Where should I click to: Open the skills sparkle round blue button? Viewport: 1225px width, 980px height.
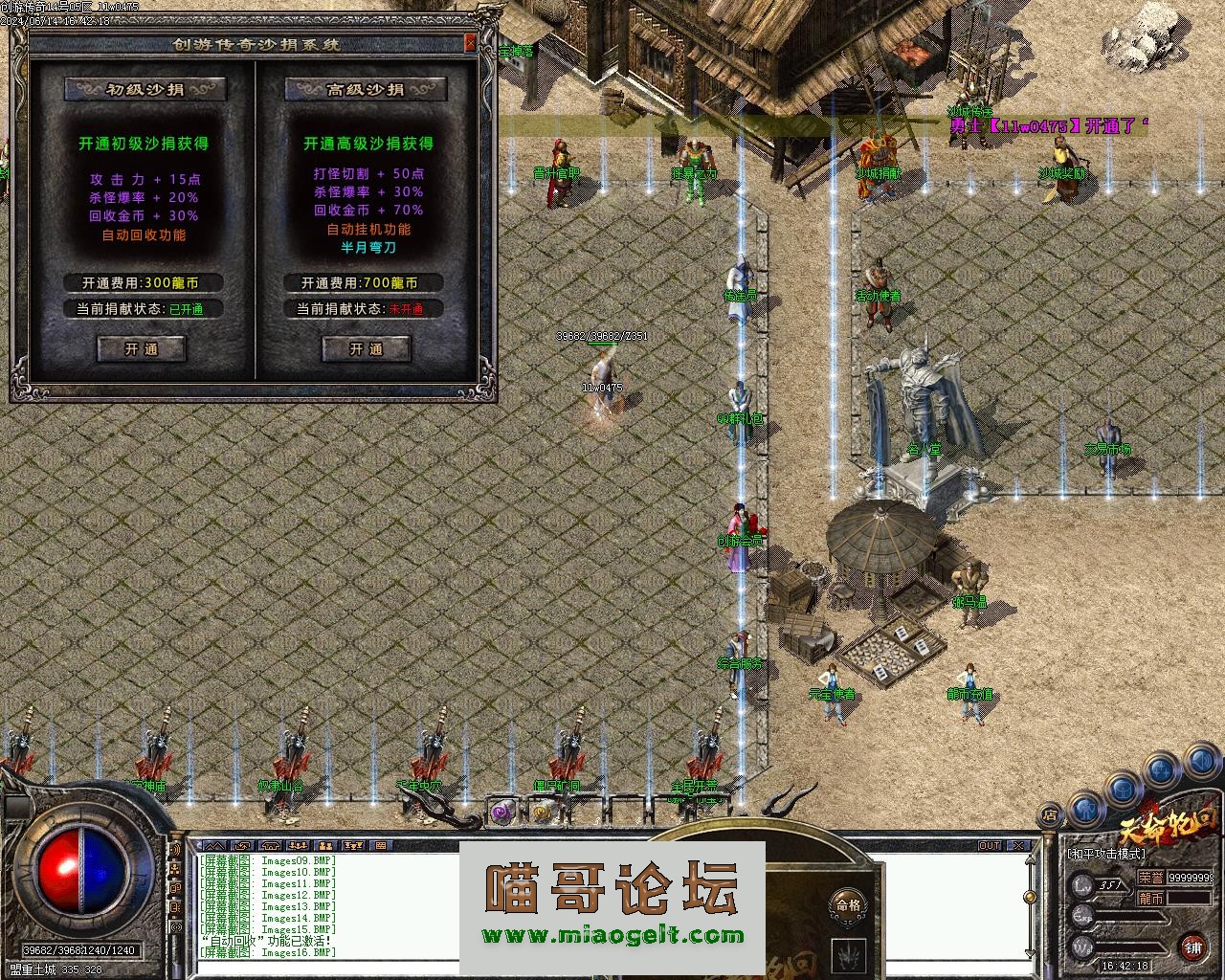click(x=1161, y=768)
